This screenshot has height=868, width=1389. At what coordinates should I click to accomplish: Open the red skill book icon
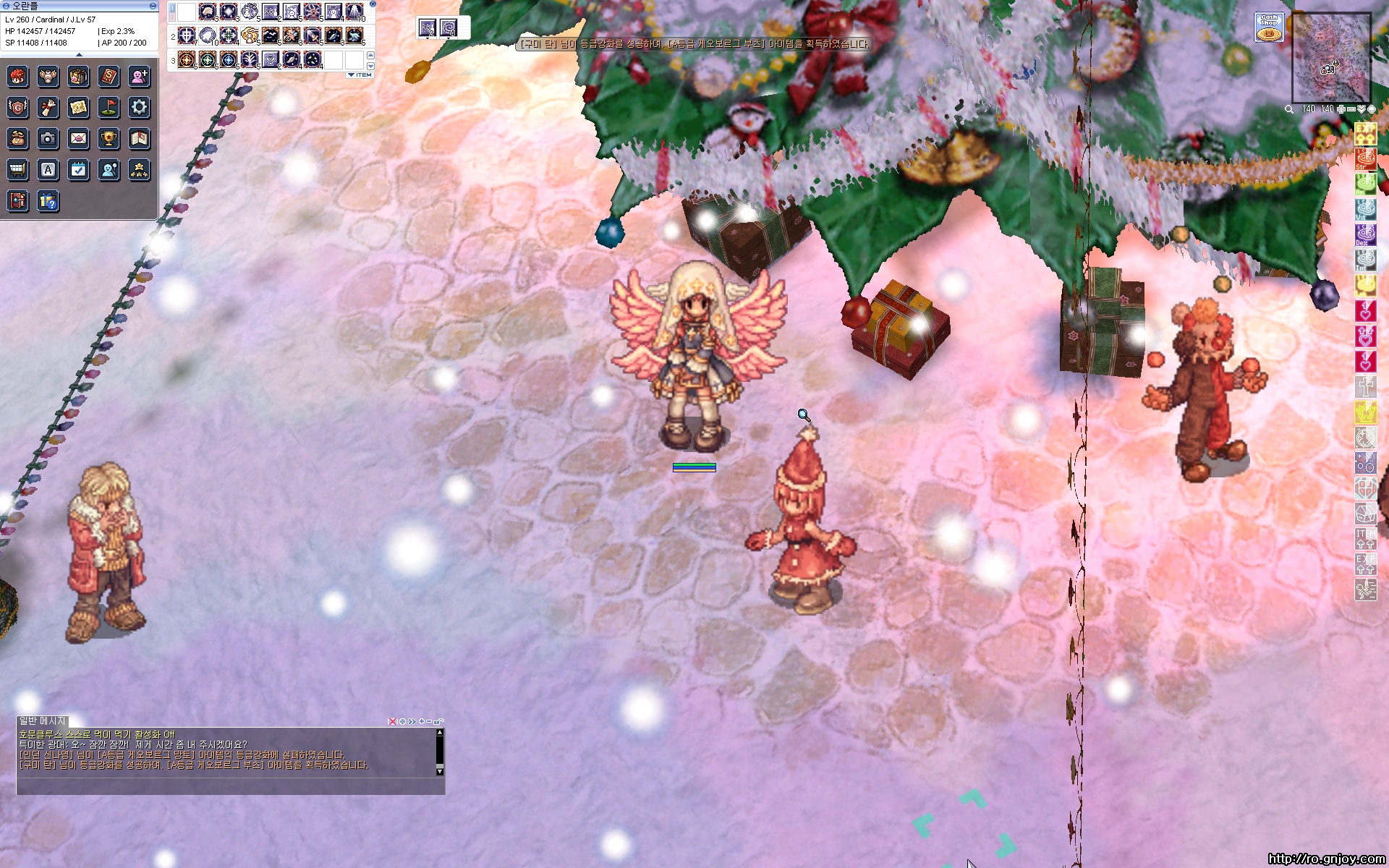tap(109, 76)
